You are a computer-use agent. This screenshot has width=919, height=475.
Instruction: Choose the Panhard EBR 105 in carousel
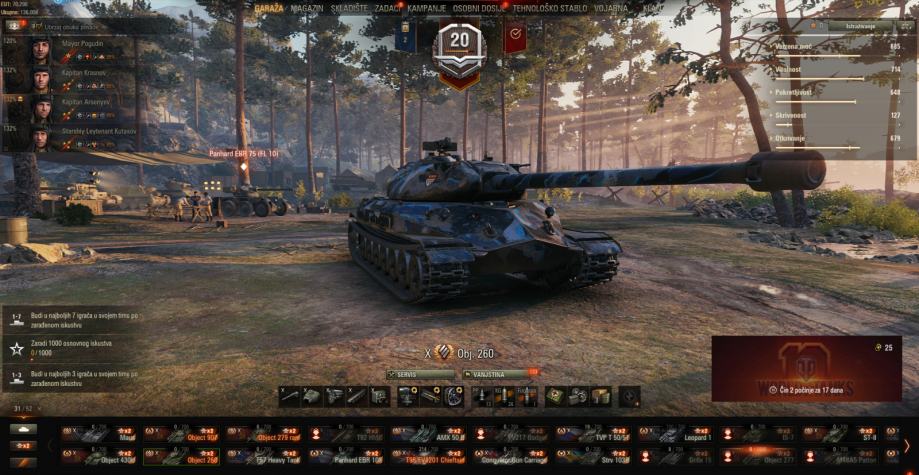coord(347,457)
